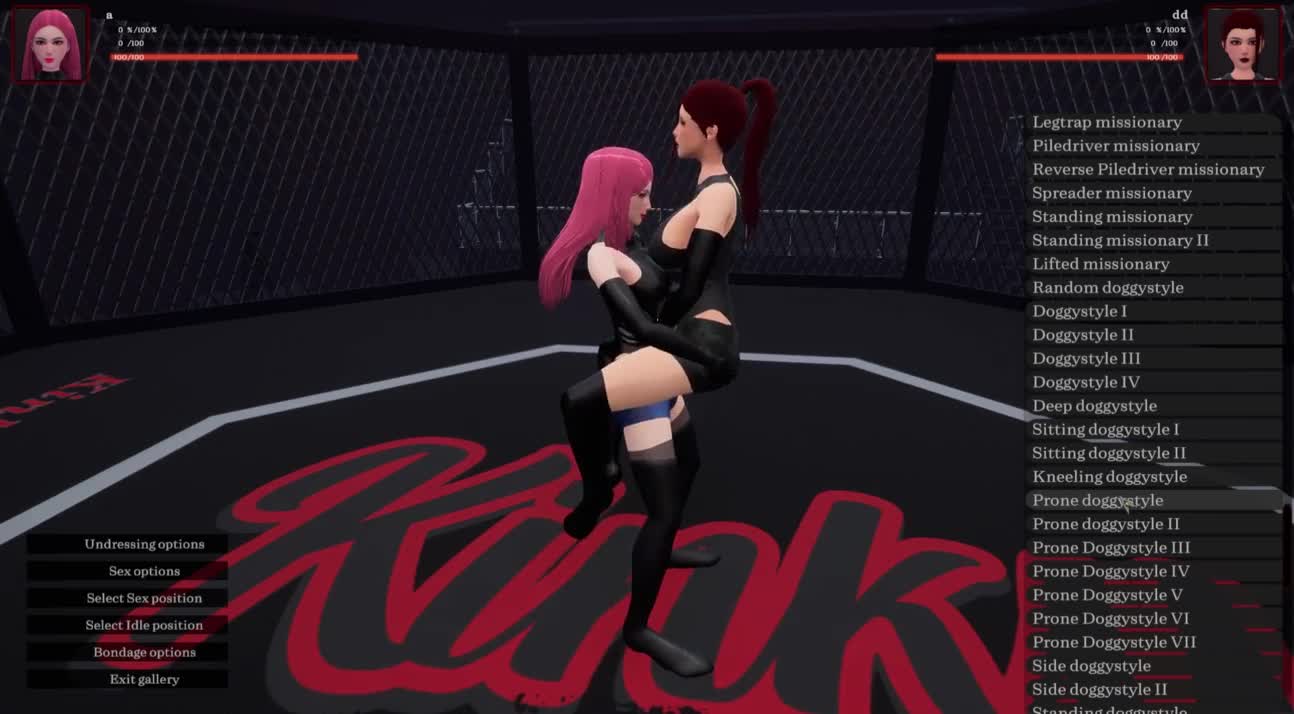
Task: Choose Lifted missionary entry
Action: 1100,264
